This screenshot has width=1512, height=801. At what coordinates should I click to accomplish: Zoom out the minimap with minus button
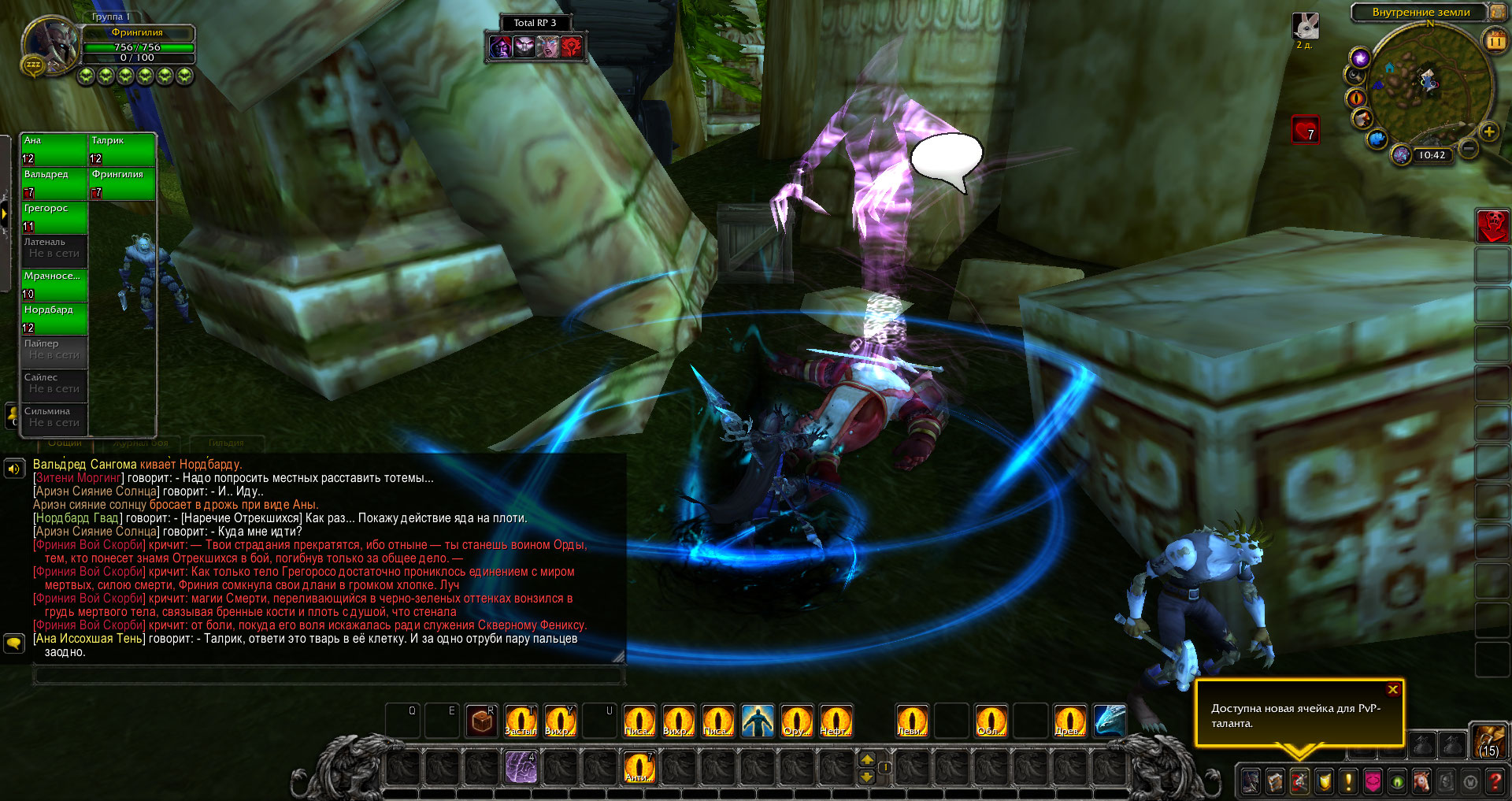(x=1469, y=148)
